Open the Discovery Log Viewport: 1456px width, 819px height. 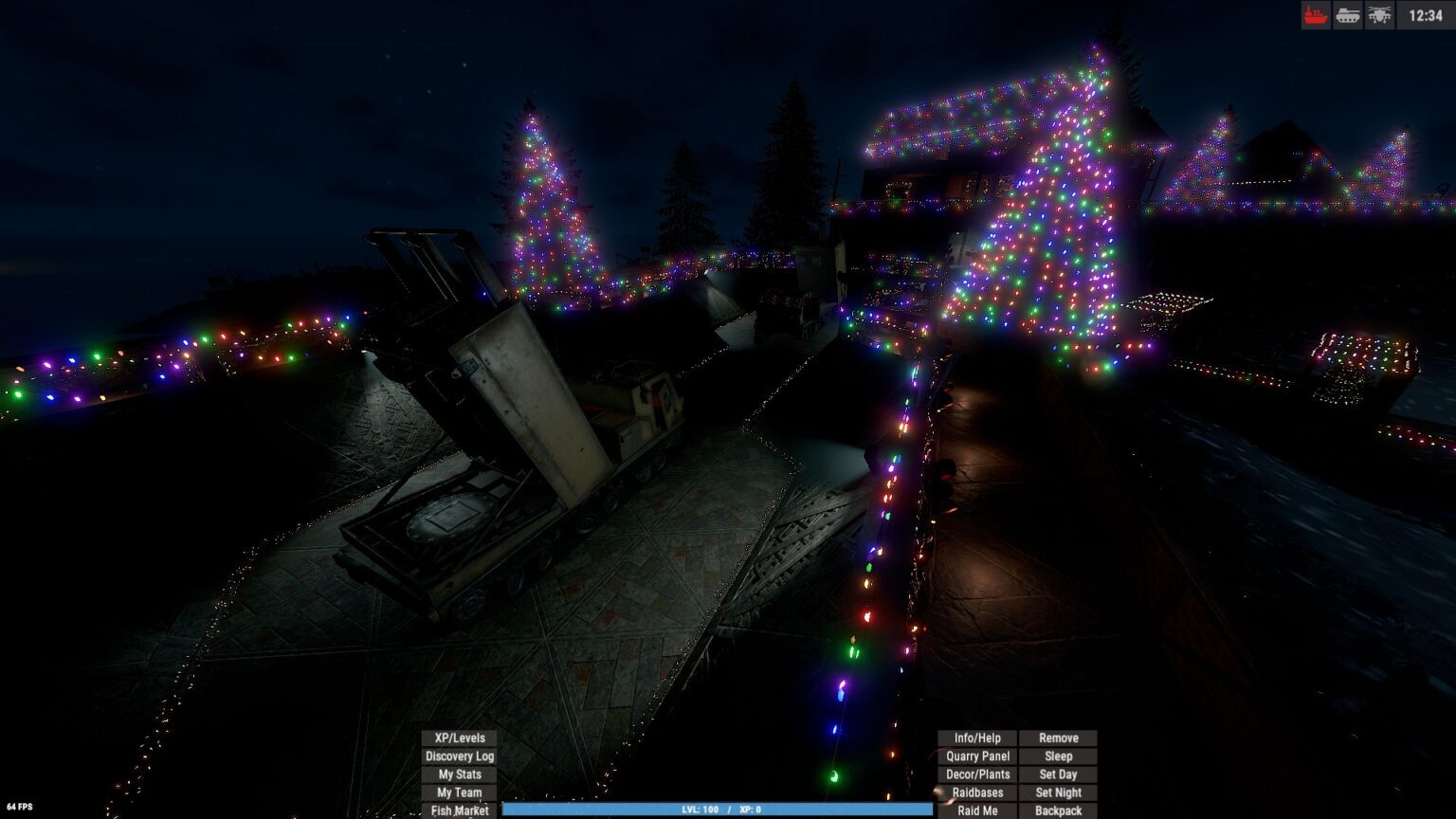pyautogui.click(x=459, y=756)
